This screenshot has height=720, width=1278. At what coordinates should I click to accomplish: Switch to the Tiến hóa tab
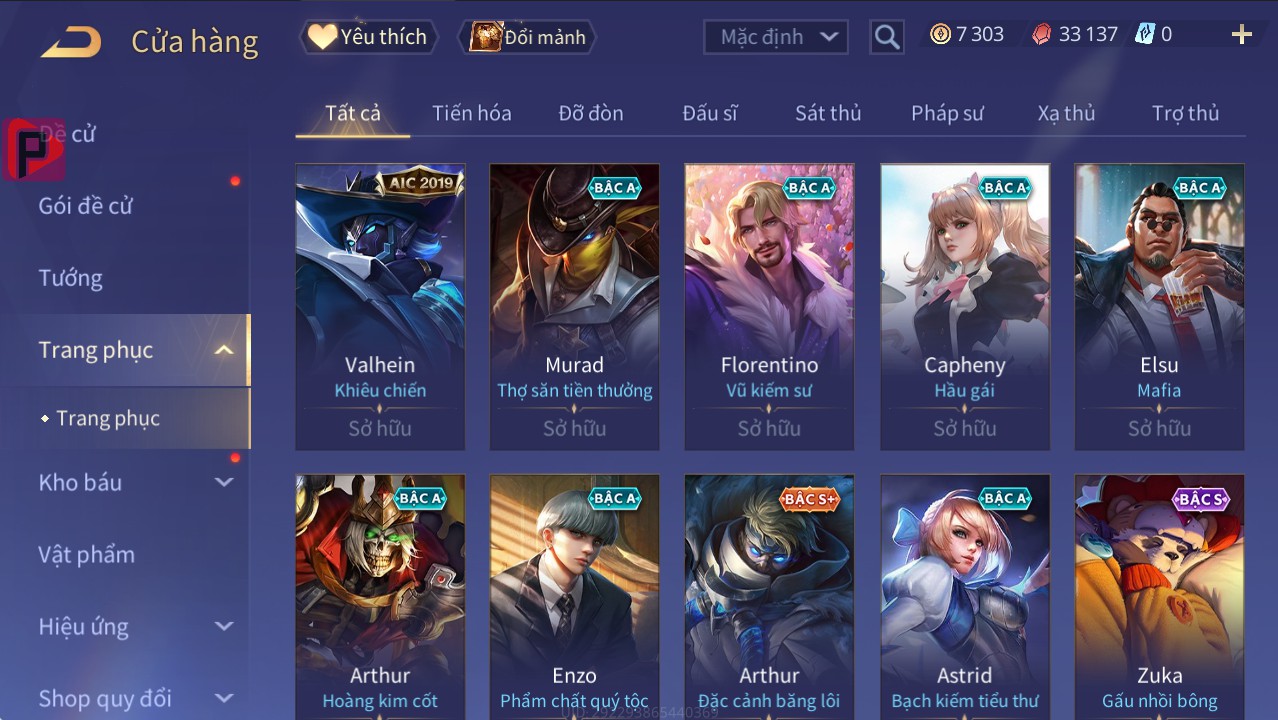click(x=471, y=113)
